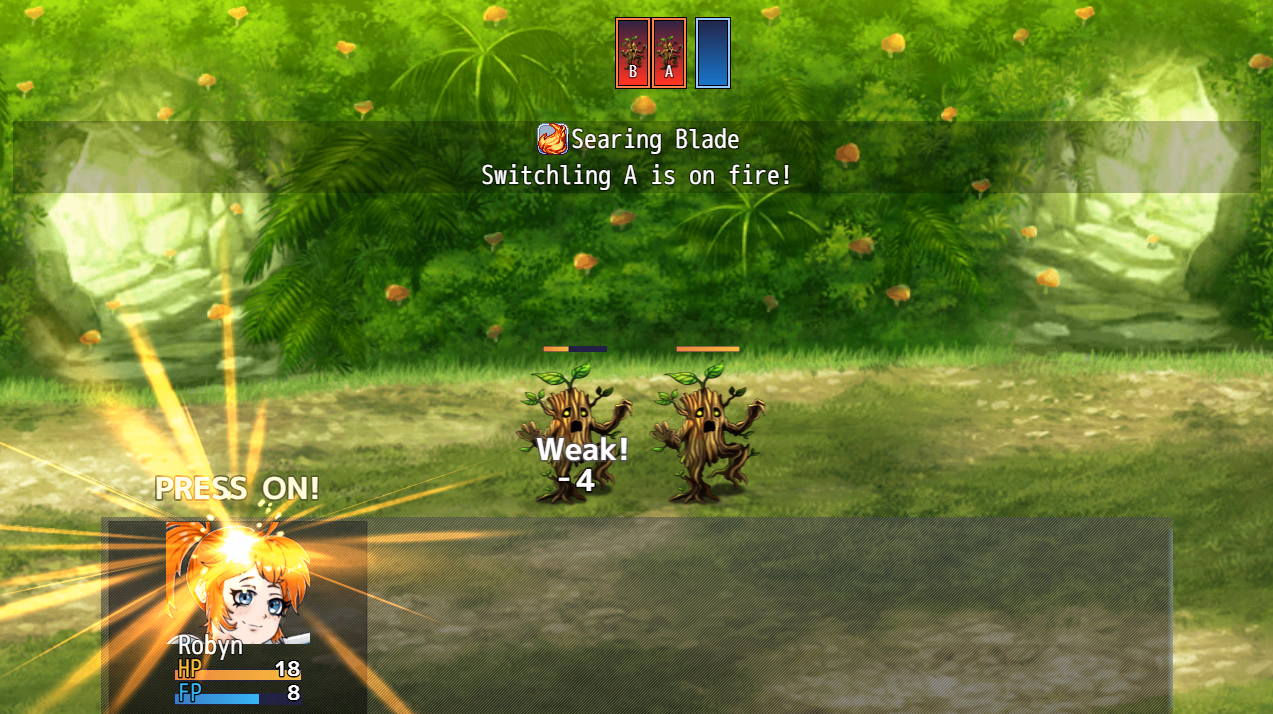Click the Searing Blade skill icon
The height and width of the screenshot is (714, 1273).
pos(552,139)
